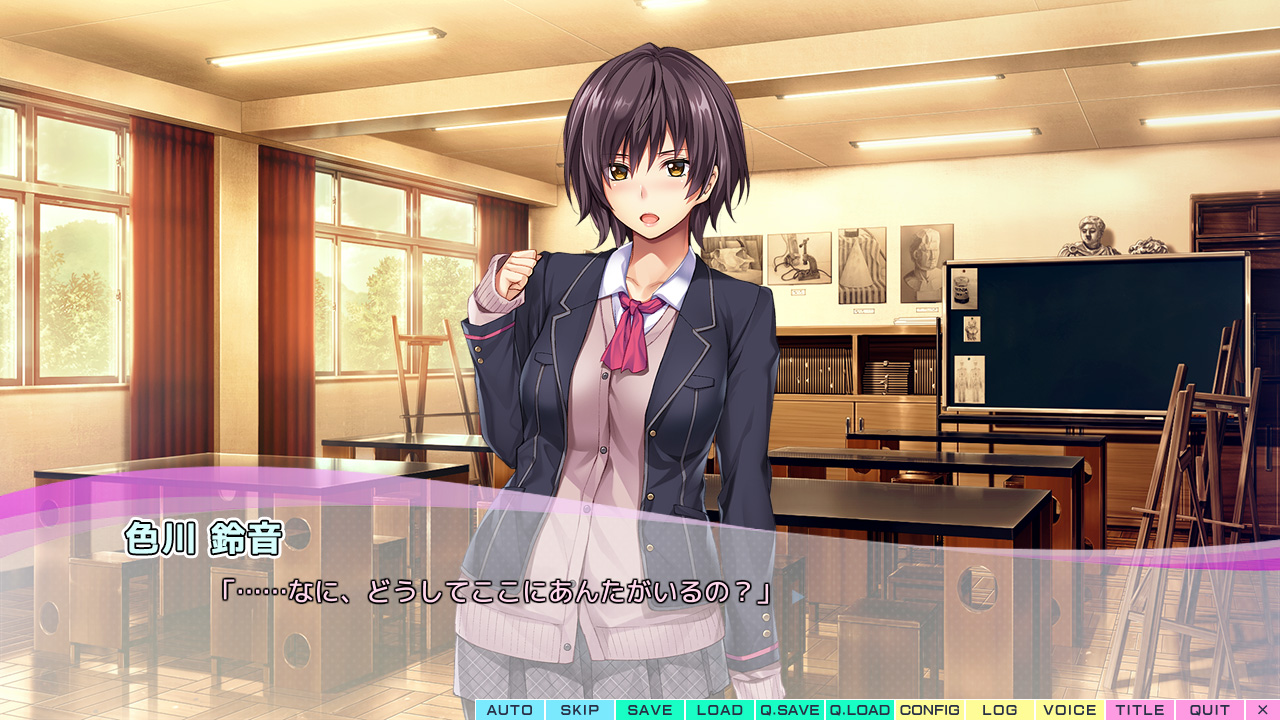Open the LOAD menu
Screen dimensions: 1280x720
[720, 710]
